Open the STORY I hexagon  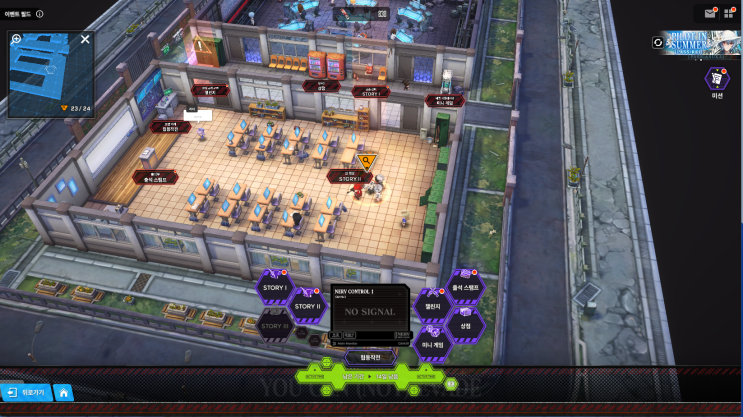(274, 288)
